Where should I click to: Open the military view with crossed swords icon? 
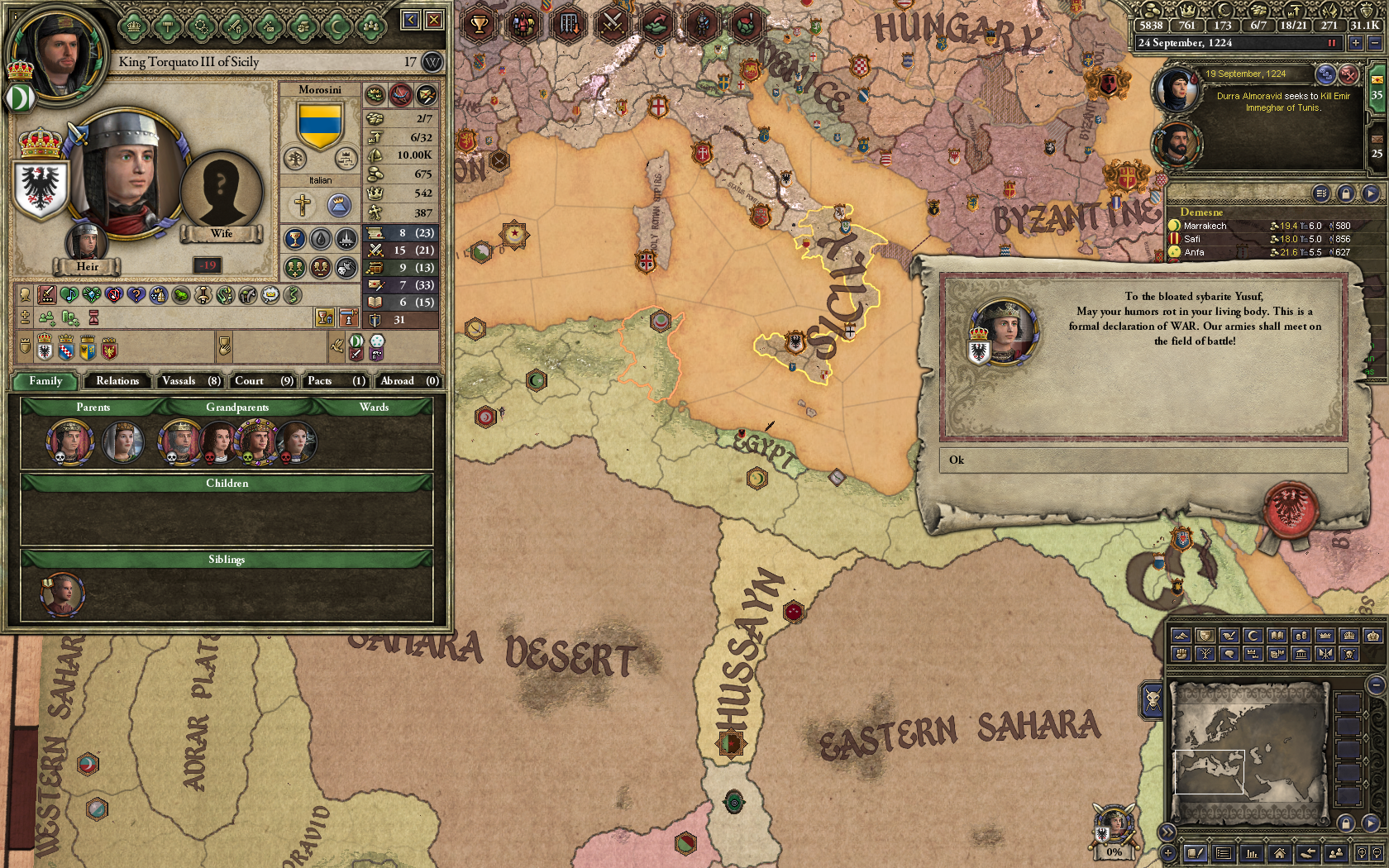(x=612, y=22)
